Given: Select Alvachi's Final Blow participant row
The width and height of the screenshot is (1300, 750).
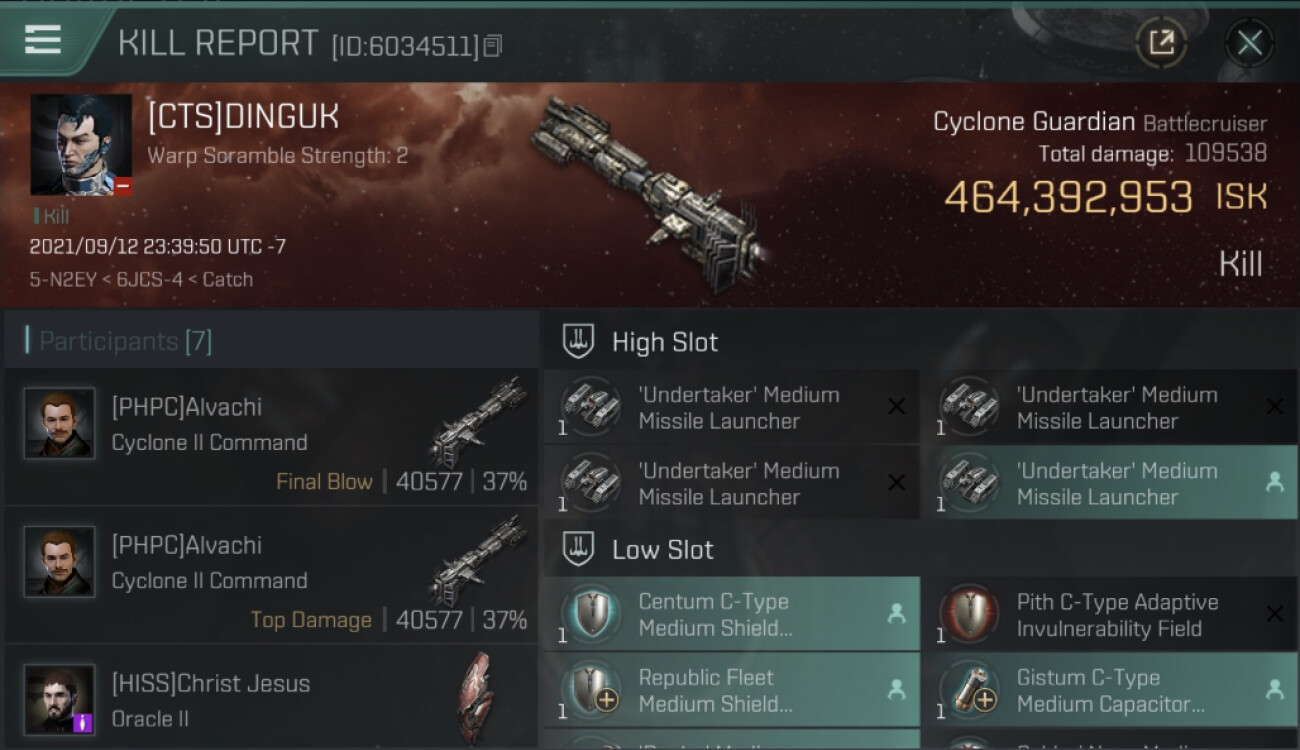Looking at the screenshot, I should coord(270,437).
